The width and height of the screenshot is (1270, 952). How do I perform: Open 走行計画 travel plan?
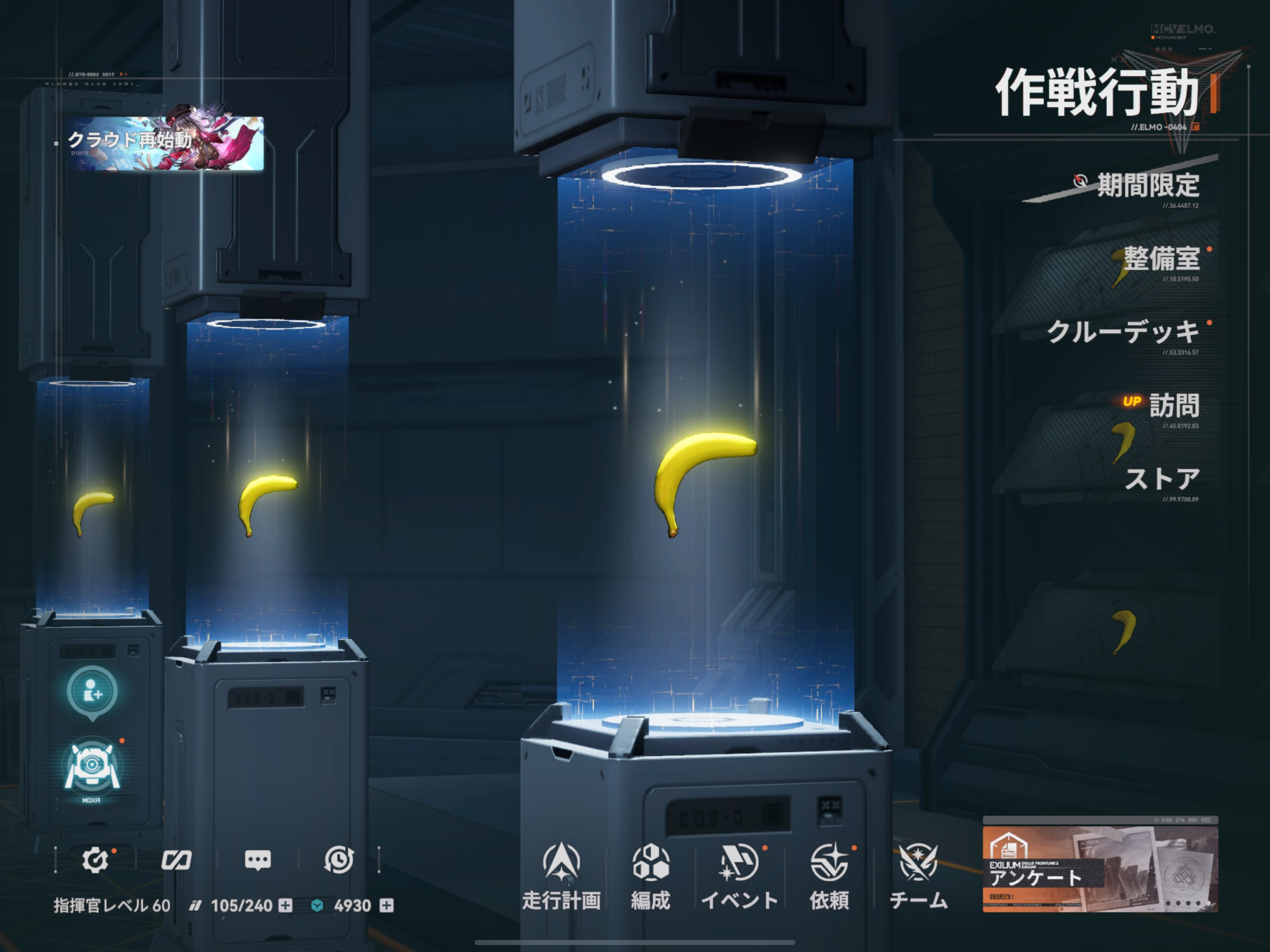pos(561,876)
